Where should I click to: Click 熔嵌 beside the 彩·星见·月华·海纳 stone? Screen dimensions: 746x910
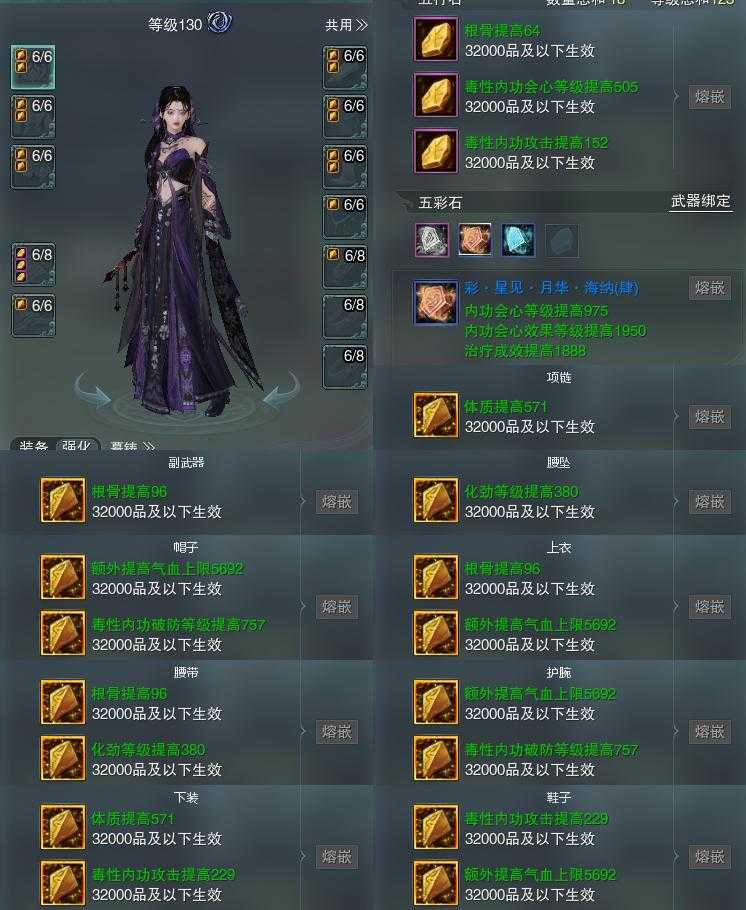click(709, 288)
